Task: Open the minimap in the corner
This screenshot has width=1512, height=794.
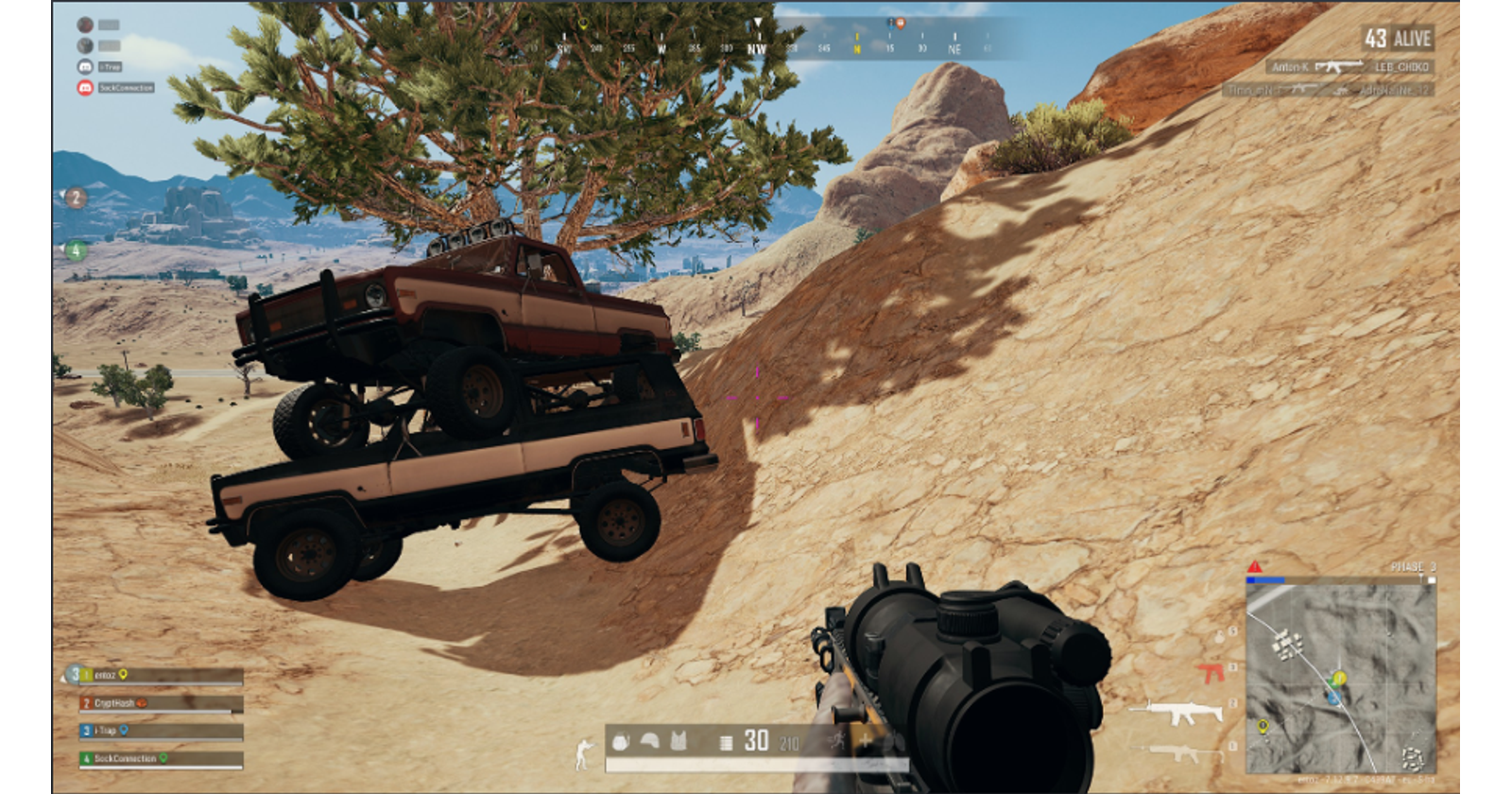Action: [1341, 678]
